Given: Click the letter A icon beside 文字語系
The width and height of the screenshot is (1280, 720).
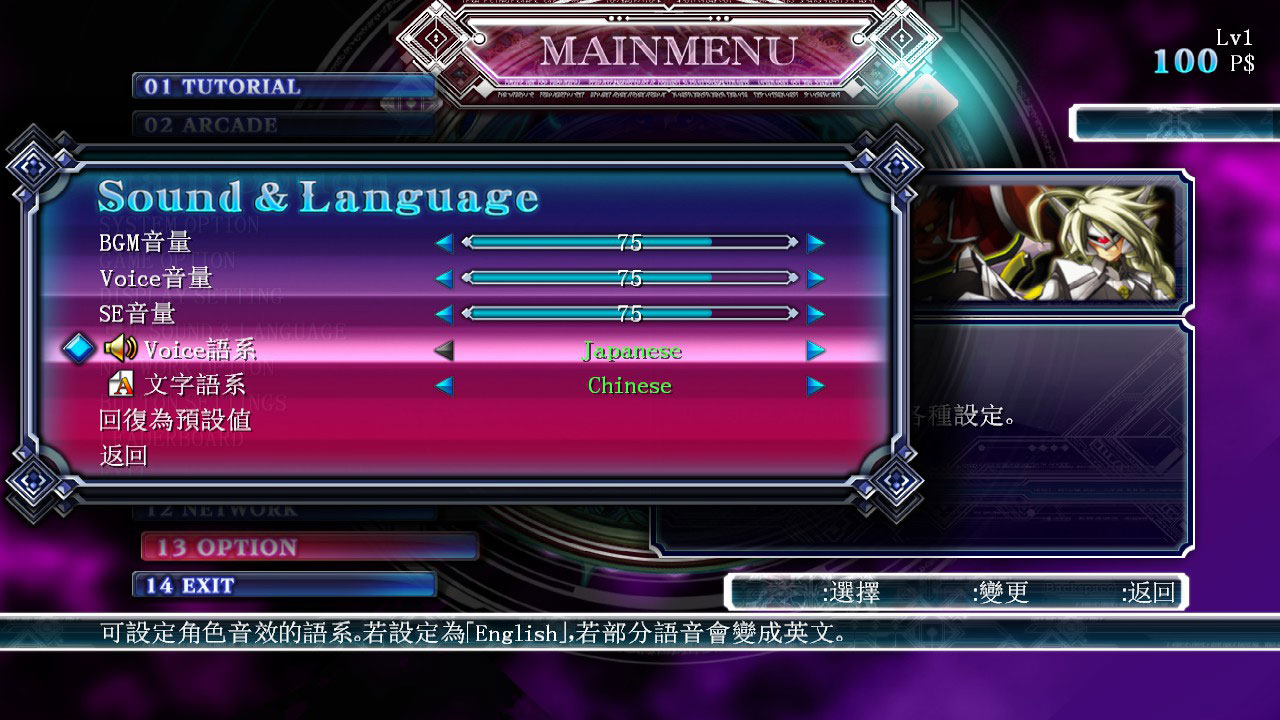Looking at the screenshot, I should click(x=120, y=385).
